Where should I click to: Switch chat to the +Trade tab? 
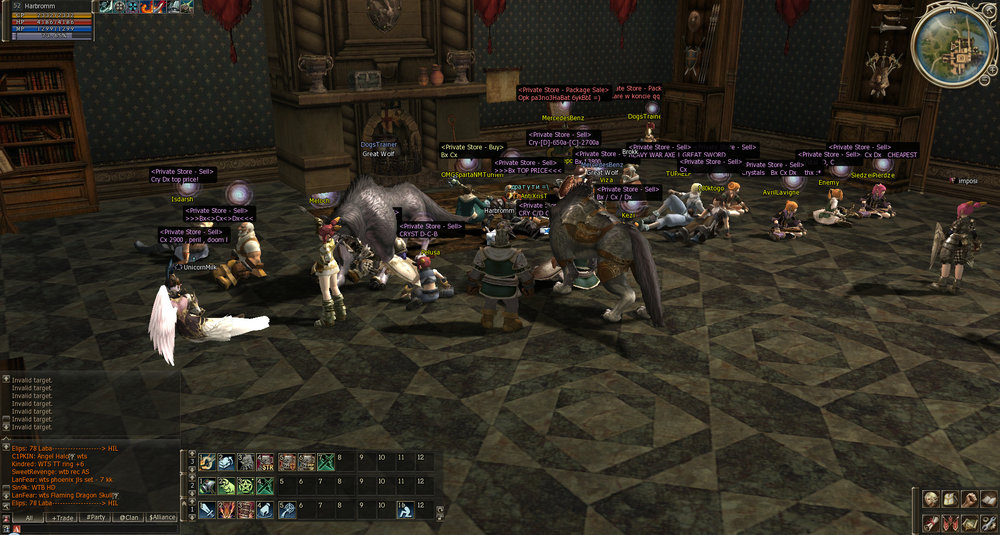pyautogui.click(x=63, y=518)
